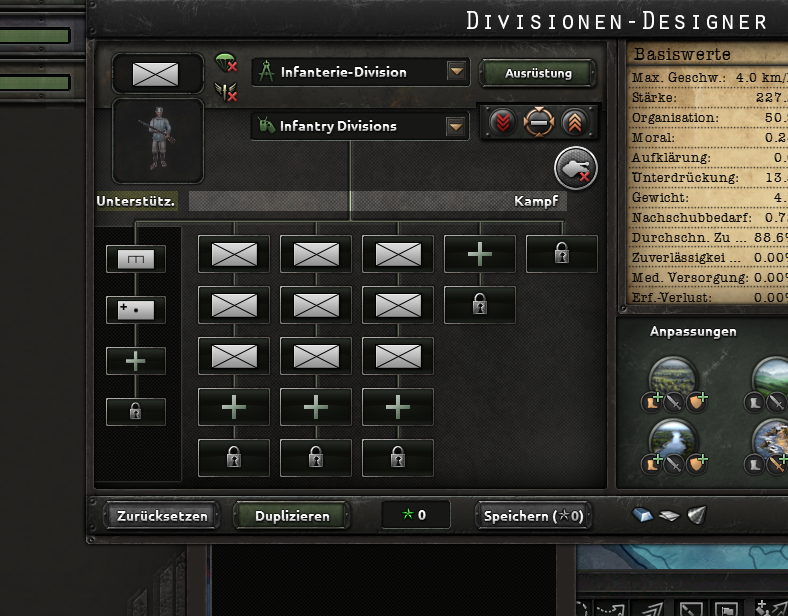Expand the Infanterie-Division name dropdown
Viewport: 788px width, 616px height.
pyautogui.click(x=457, y=72)
